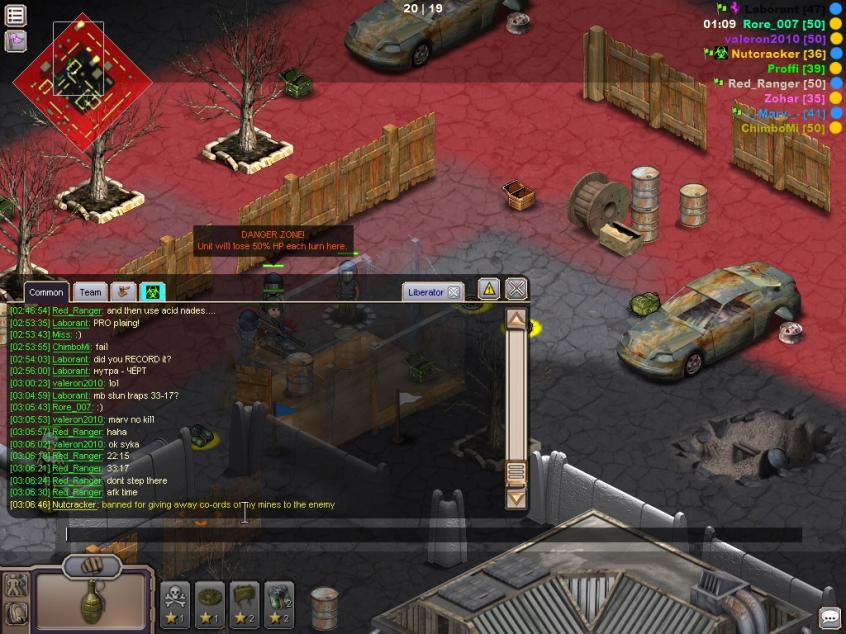Image resolution: width=846 pixels, height=634 pixels.
Task: Open the biohazard chat tab
Action: pos(152,292)
